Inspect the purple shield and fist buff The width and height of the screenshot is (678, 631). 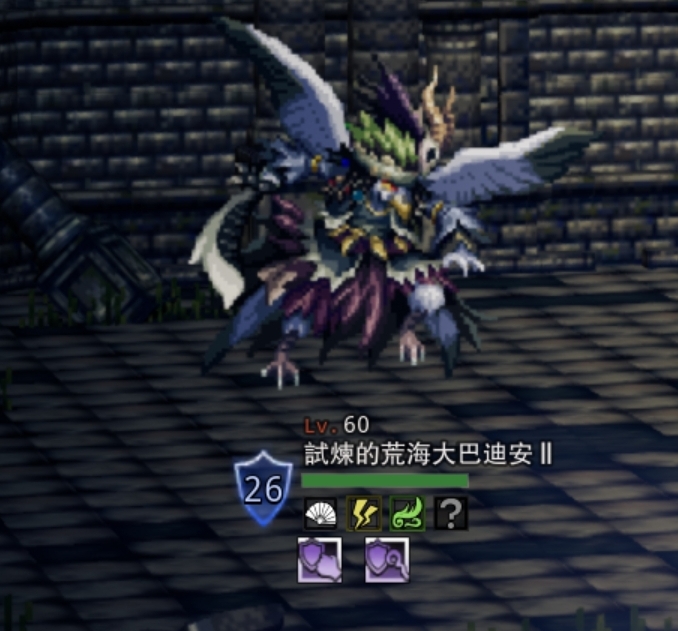pyautogui.click(x=320, y=560)
